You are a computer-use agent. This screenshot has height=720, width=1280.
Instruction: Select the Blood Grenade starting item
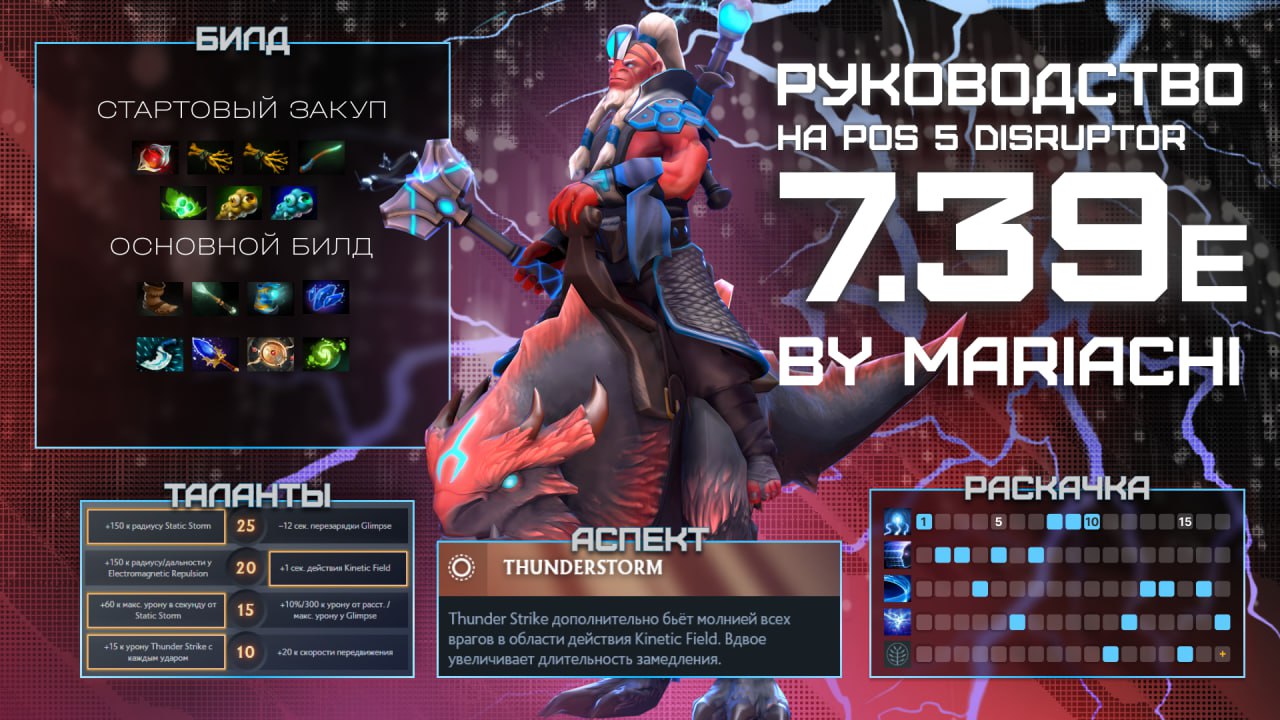click(x=155, y=157)
